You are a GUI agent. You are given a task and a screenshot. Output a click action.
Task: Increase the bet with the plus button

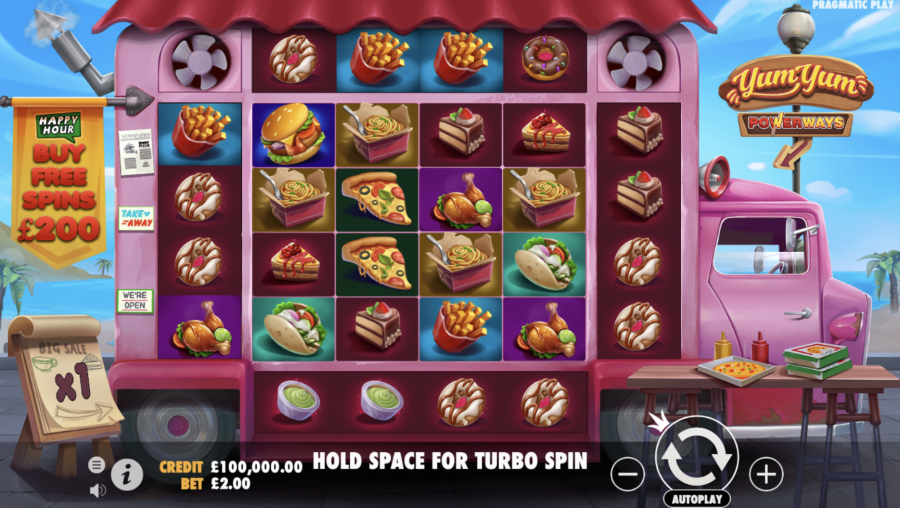pos(766,473)
